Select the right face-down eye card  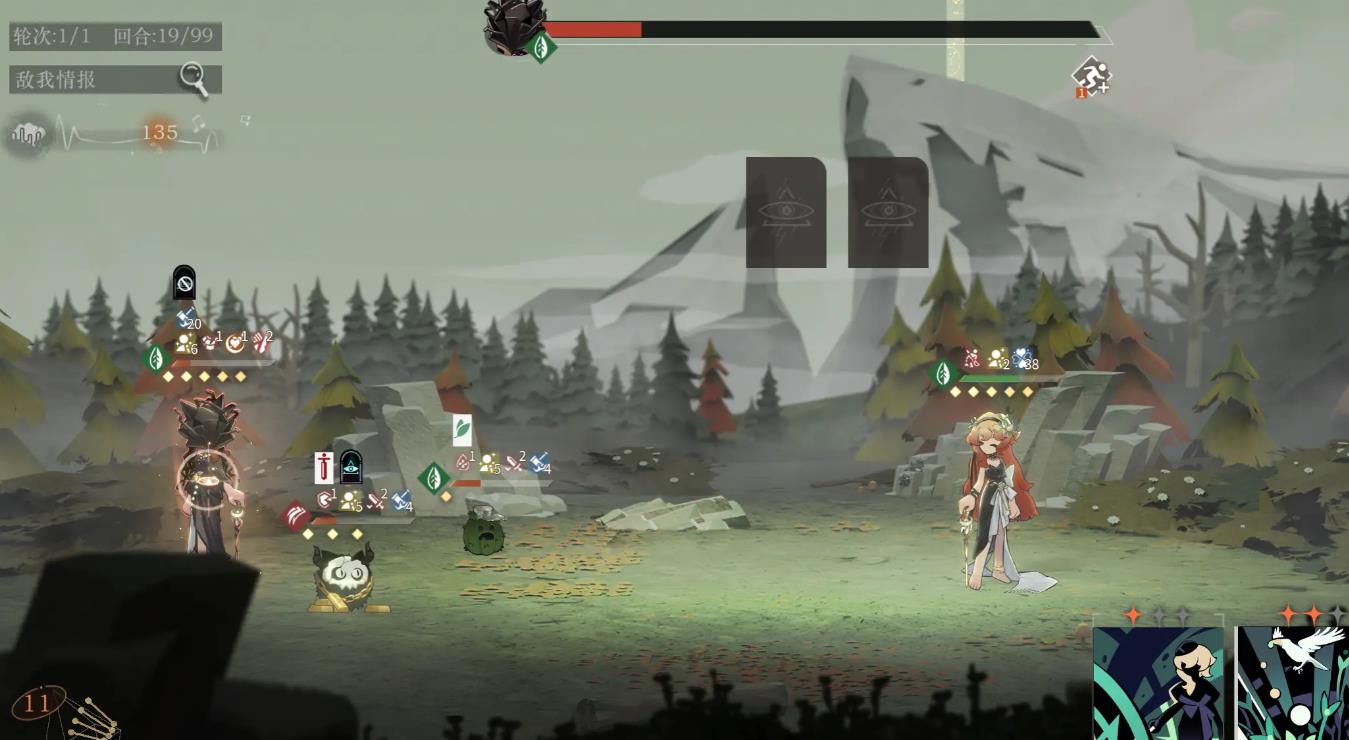pyautogui.click(x=888, y=212)
